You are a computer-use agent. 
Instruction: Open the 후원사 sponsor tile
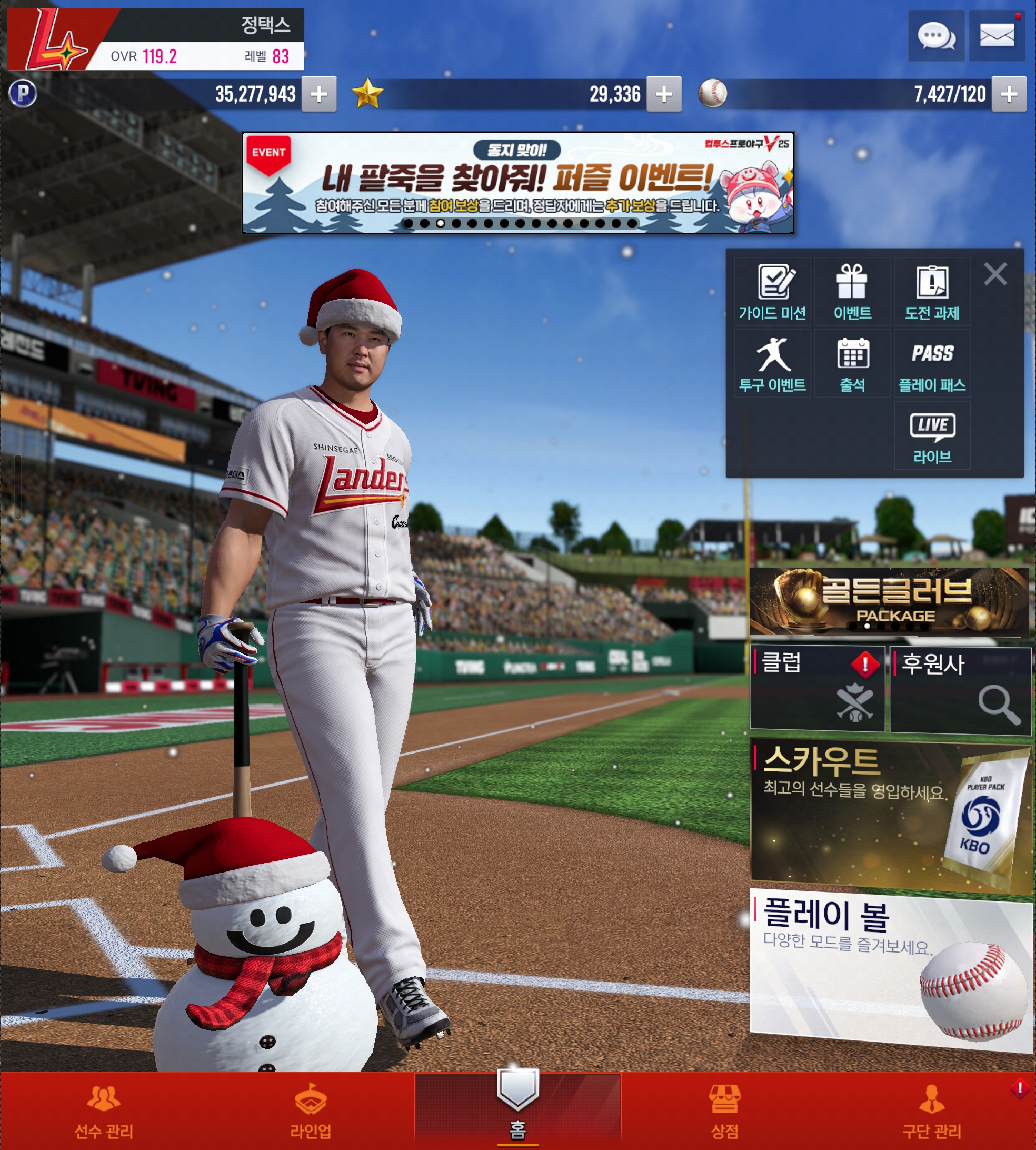pos(960,689)
